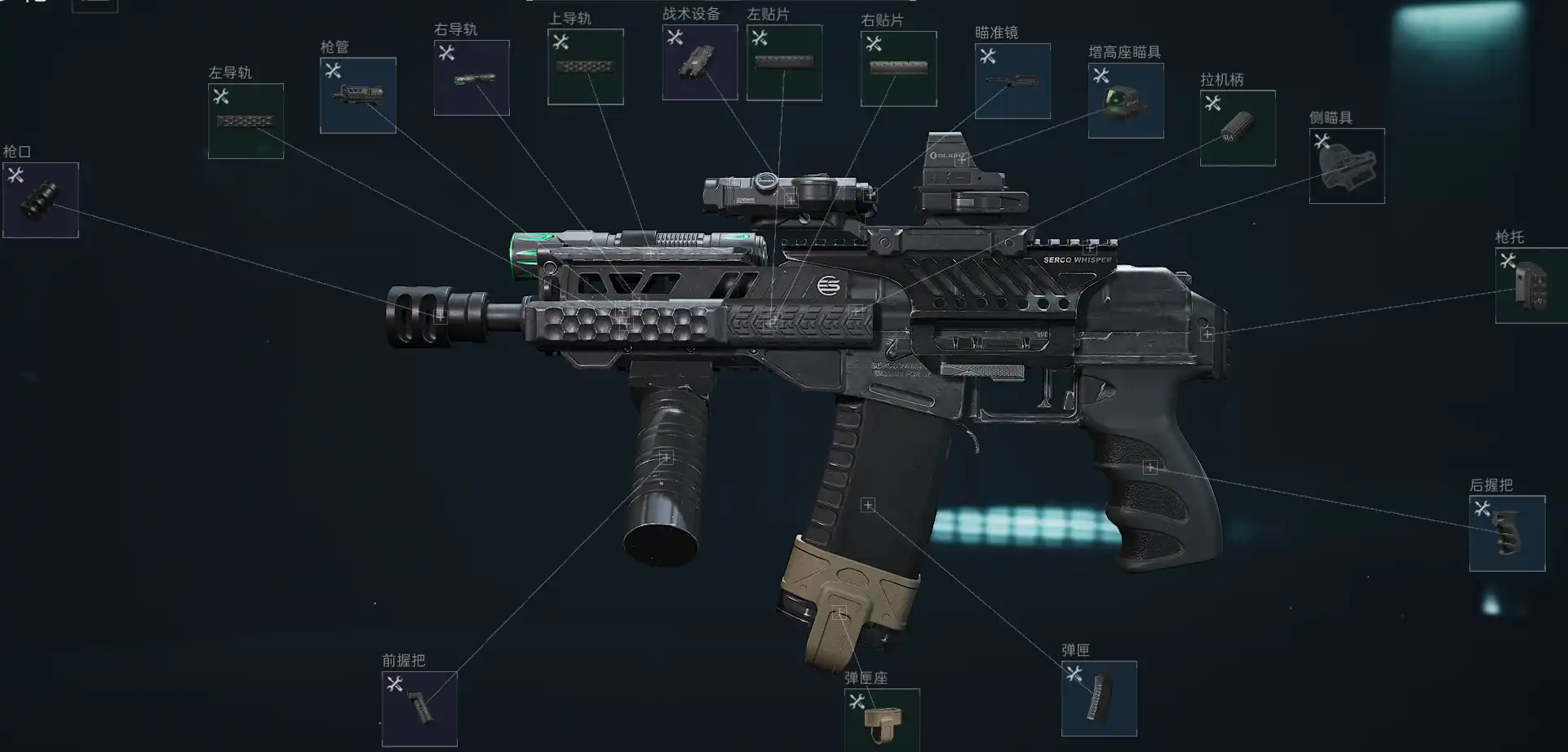Select the 前握把 foregrip slot
This screenshot has height=752, width=1568.
[419, 708]
